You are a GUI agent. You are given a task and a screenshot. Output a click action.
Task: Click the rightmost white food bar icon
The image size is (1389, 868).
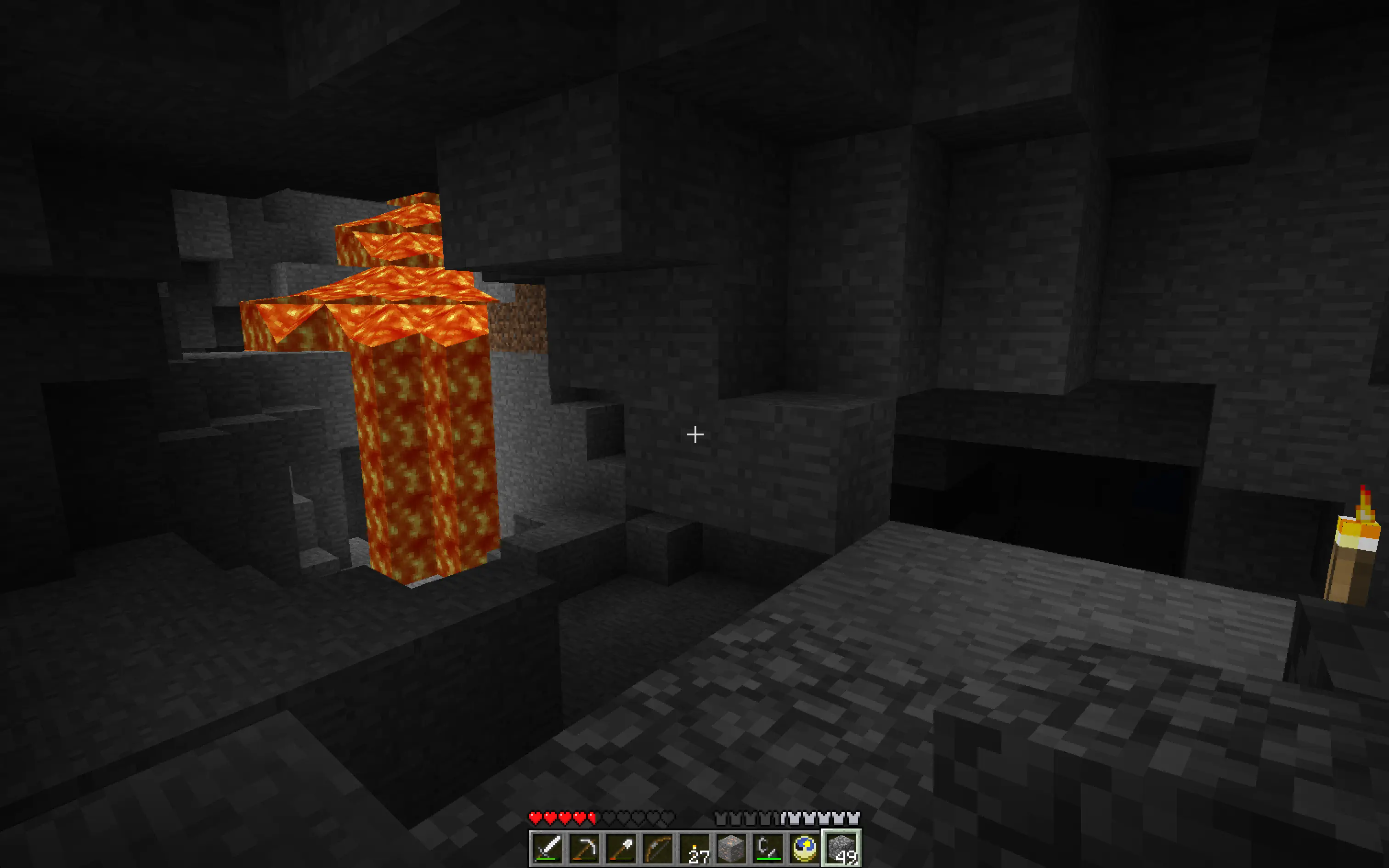click(x=854, y=817)
